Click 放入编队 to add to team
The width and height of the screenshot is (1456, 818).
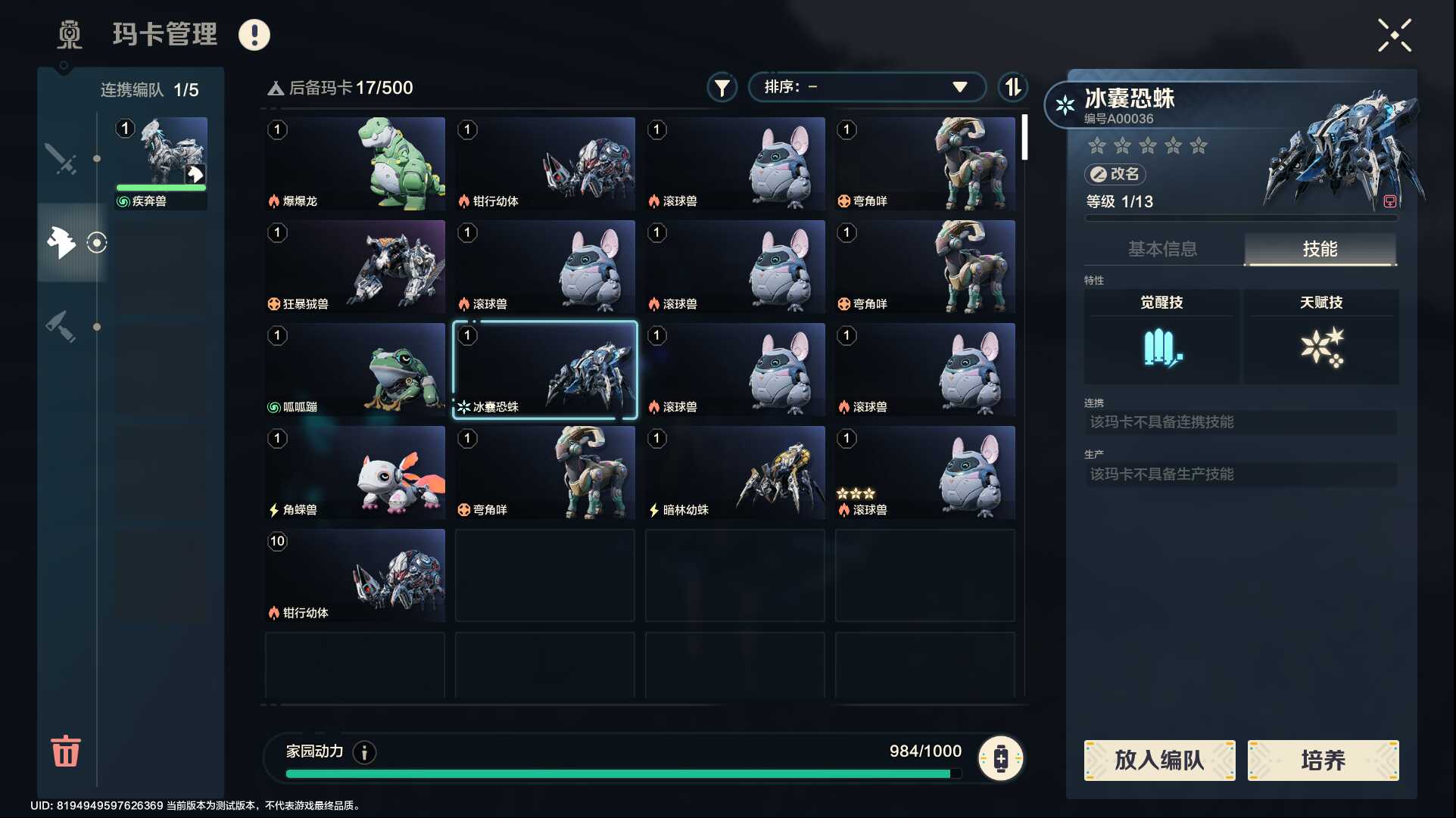1159,760
